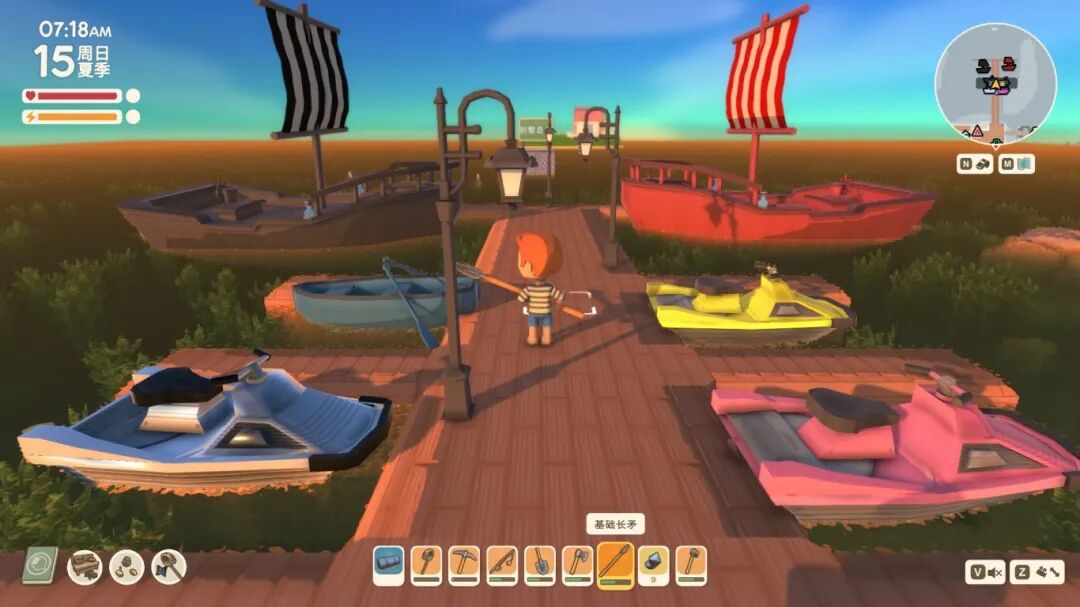Open the round hammer build icon
The height and width of the screenshot is (607, 1080).
(x=168, y=567)
